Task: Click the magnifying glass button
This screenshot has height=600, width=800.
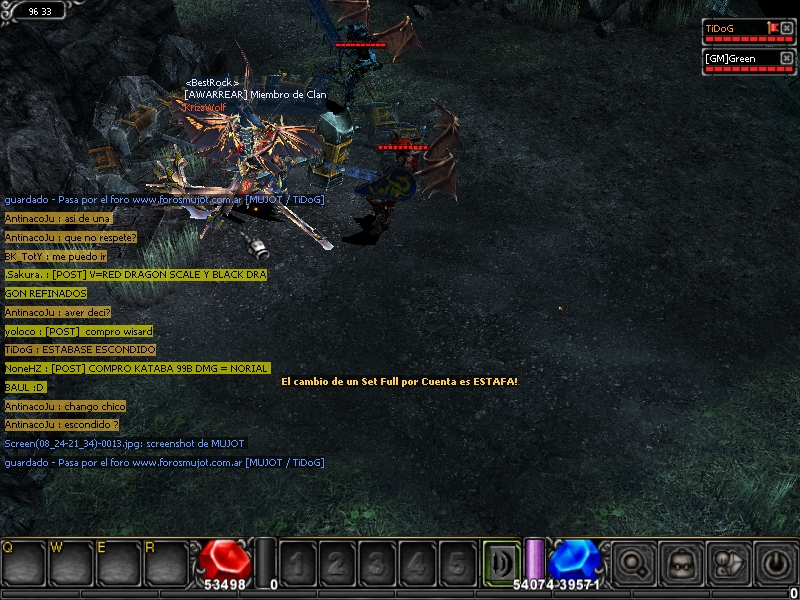Action: 634,564
